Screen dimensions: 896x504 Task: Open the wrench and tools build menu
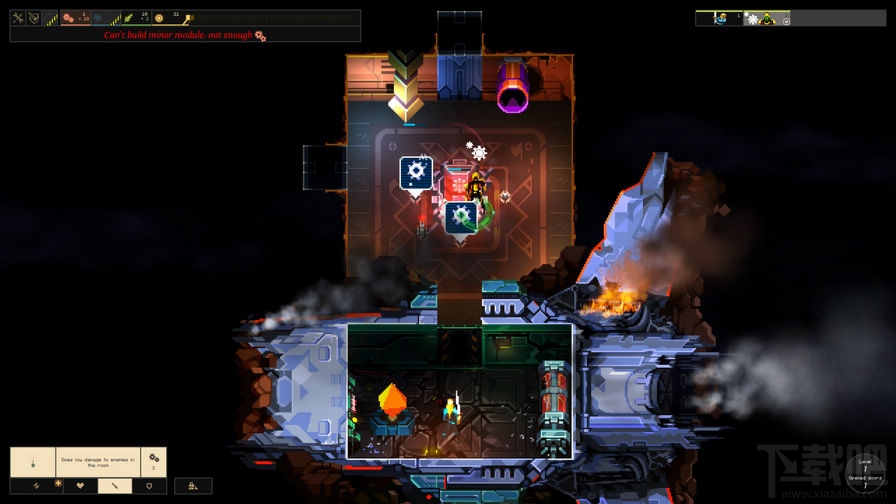(x=18, y=18)
